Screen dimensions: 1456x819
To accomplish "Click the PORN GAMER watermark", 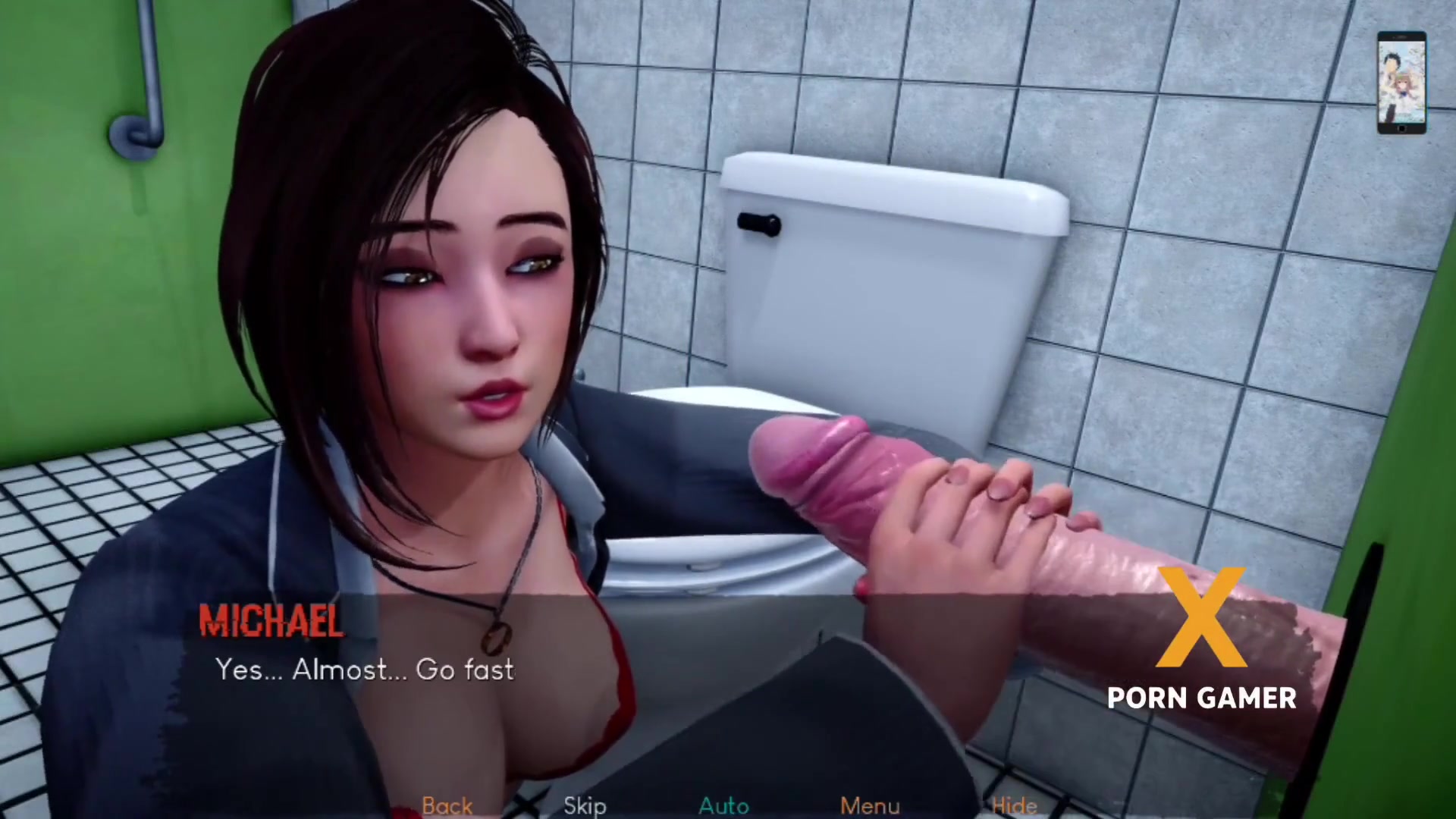I will pos(1200,698).
